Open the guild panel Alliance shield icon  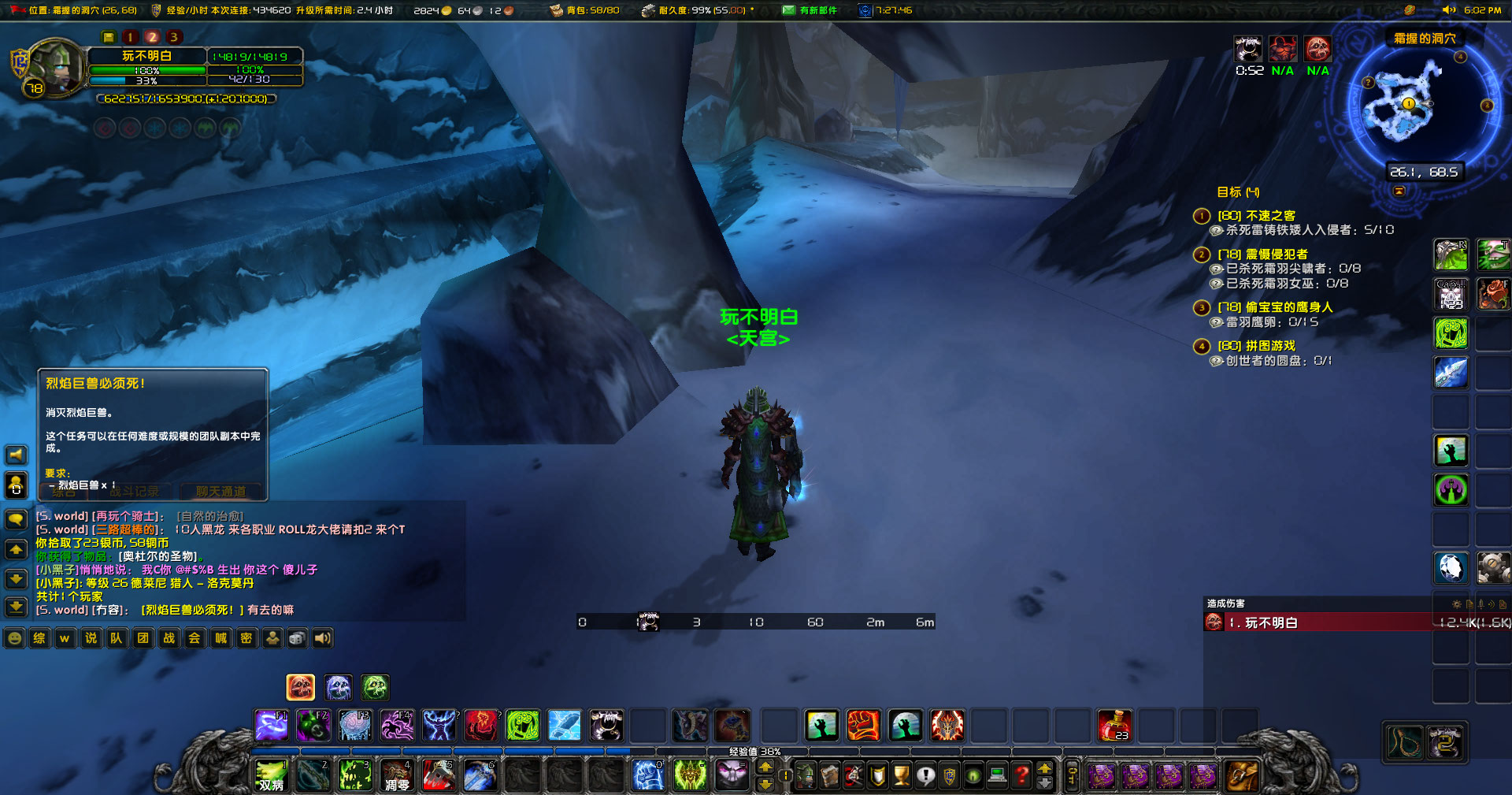click(950, 776)
